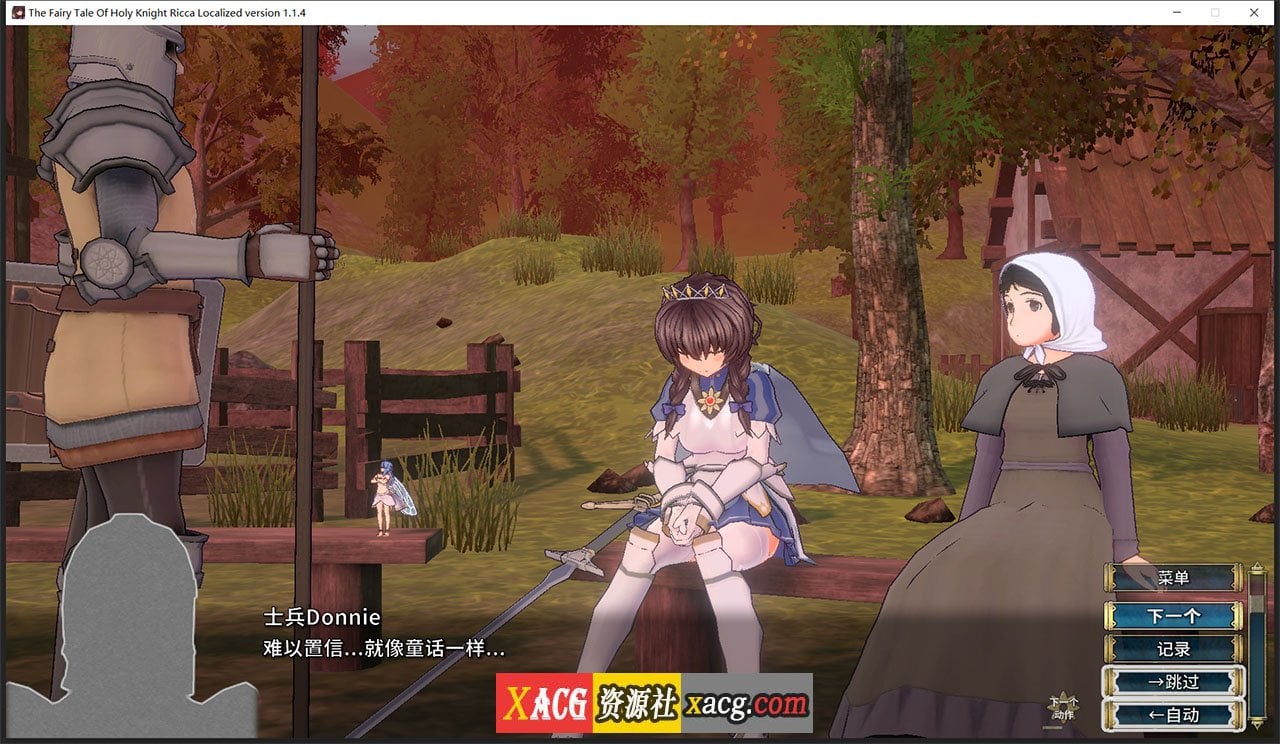Expand the dialogue history with 记录
Screen dimensions: 1280x744
(x=1174, y=648)
